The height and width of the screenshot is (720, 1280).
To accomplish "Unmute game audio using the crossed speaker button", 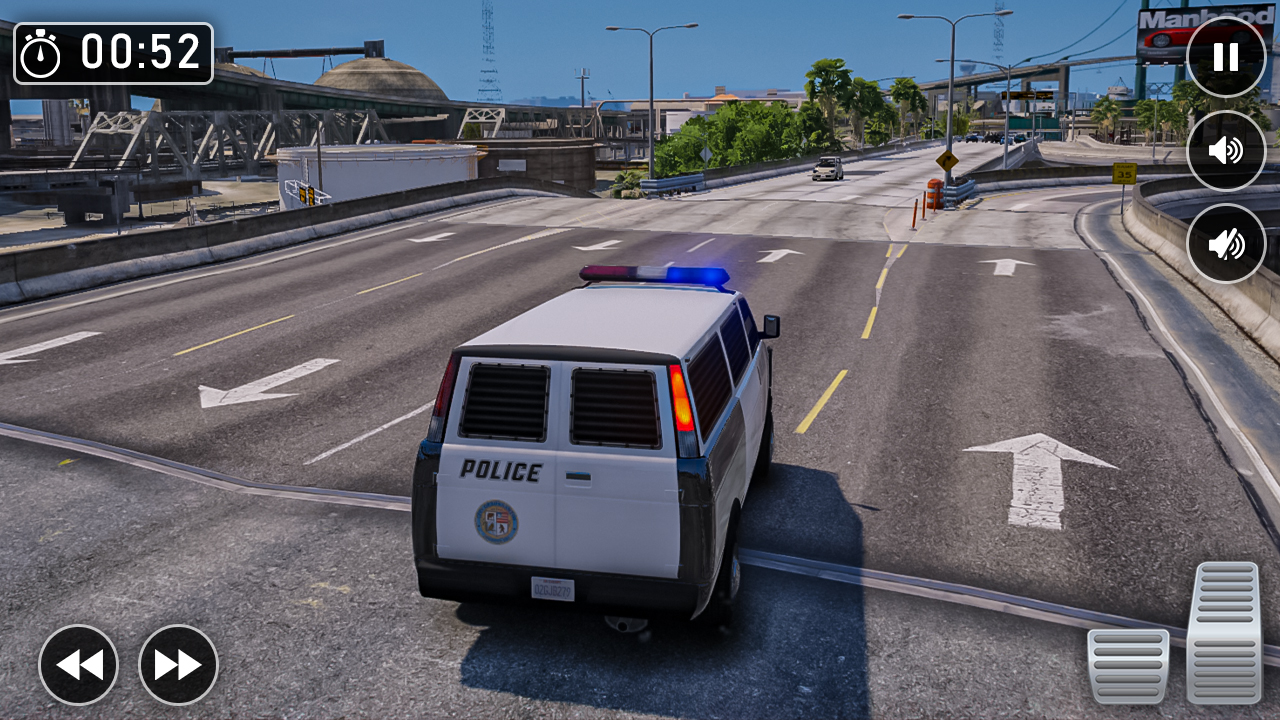I will pyautogui.click(x=1226, y=240).
